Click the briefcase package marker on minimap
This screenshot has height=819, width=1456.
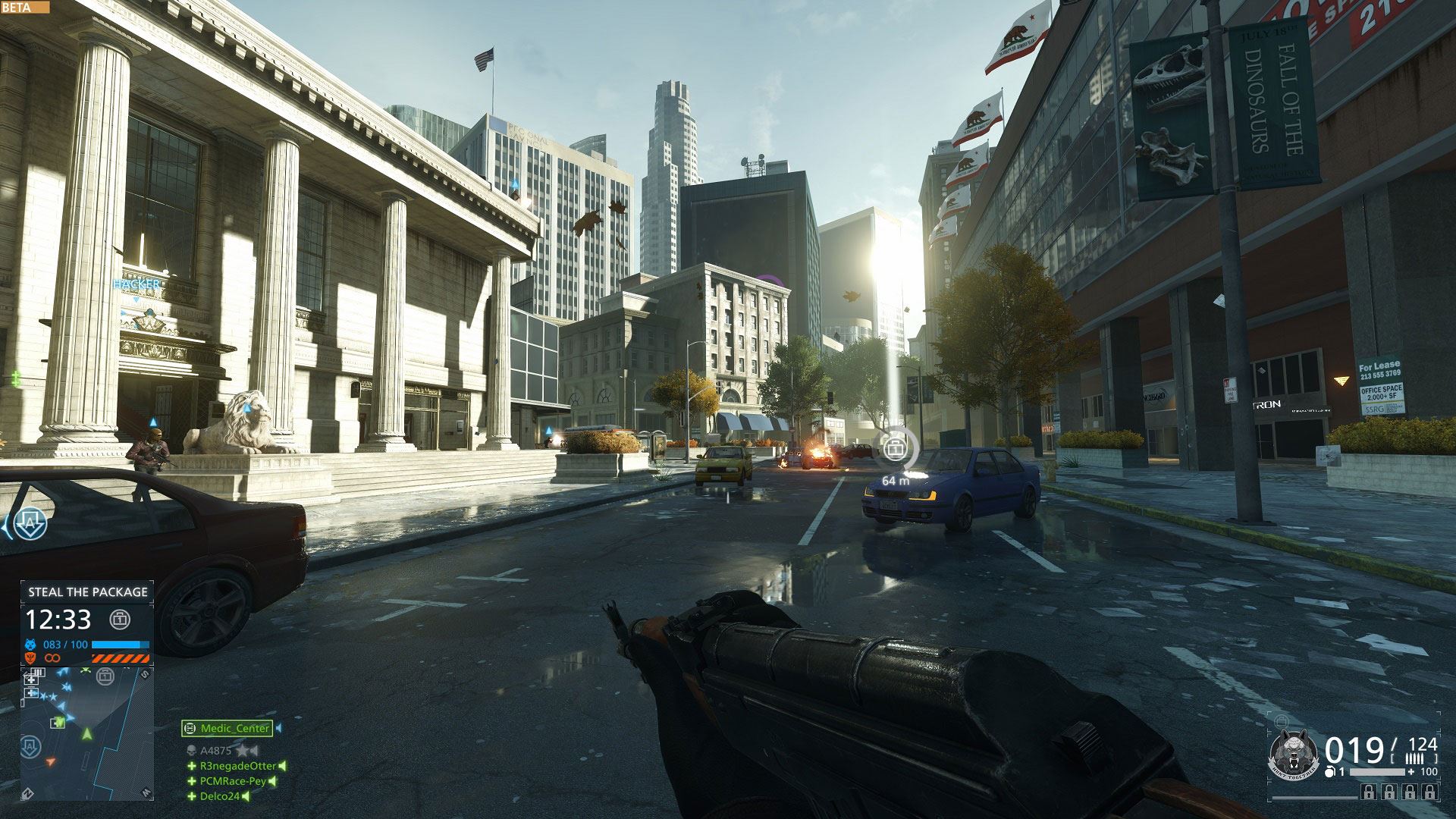coord(105,676)
